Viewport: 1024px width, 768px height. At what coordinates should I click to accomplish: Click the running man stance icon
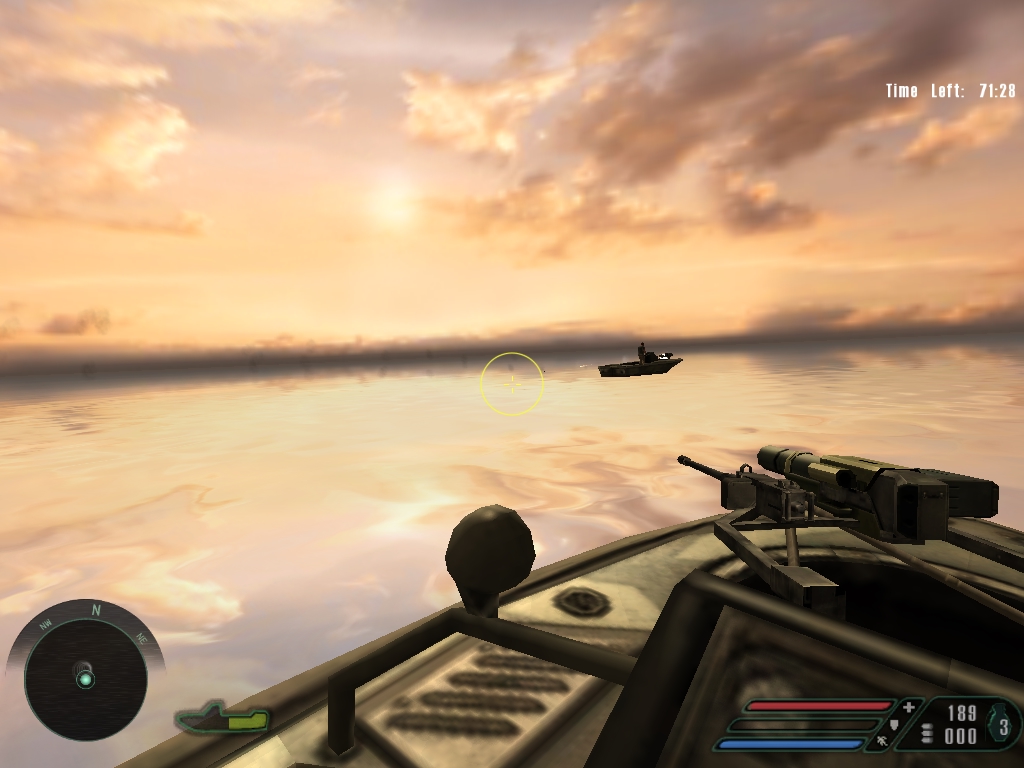[882, 741]
